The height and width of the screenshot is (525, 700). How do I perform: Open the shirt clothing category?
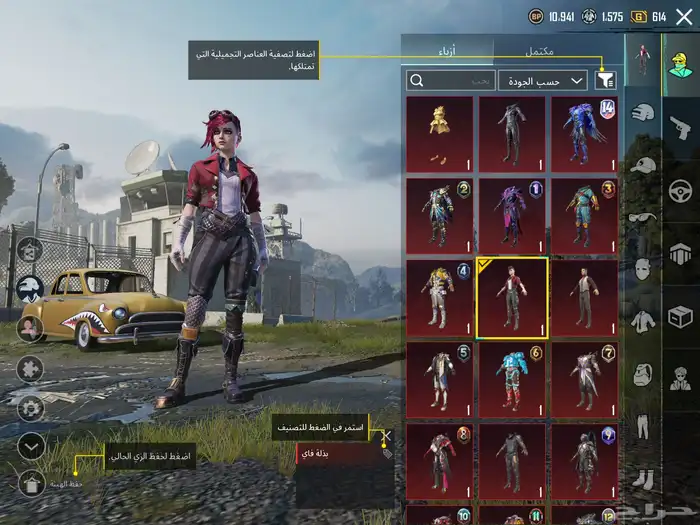(644, 320)
